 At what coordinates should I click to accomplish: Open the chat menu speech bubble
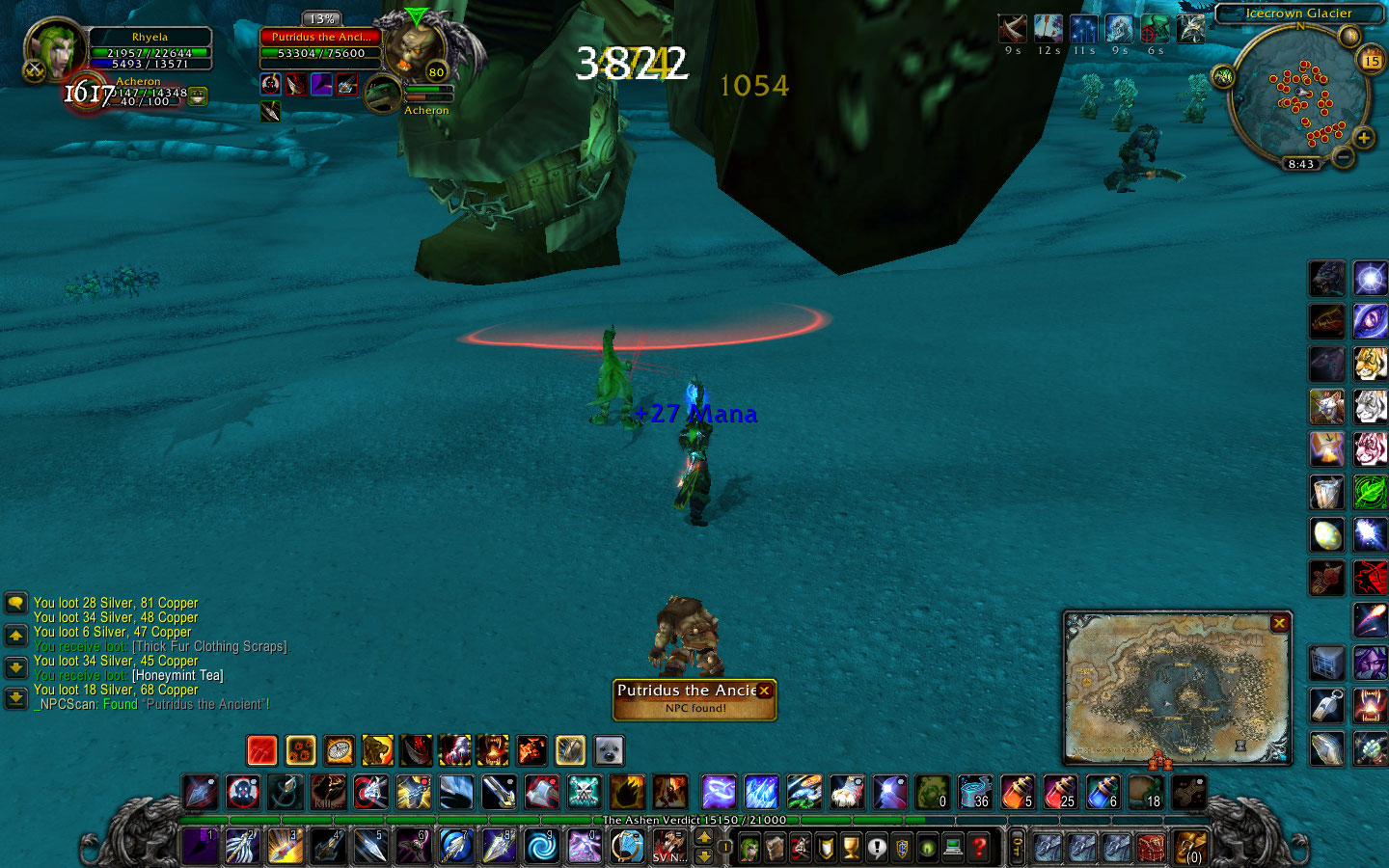point(16,604)
